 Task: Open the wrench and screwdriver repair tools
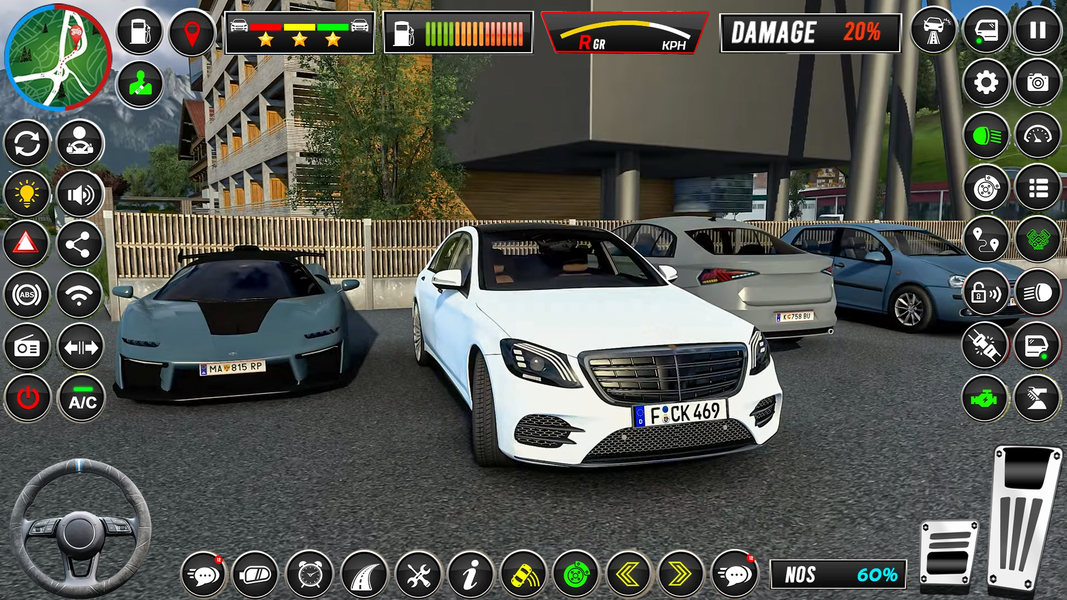417,574
